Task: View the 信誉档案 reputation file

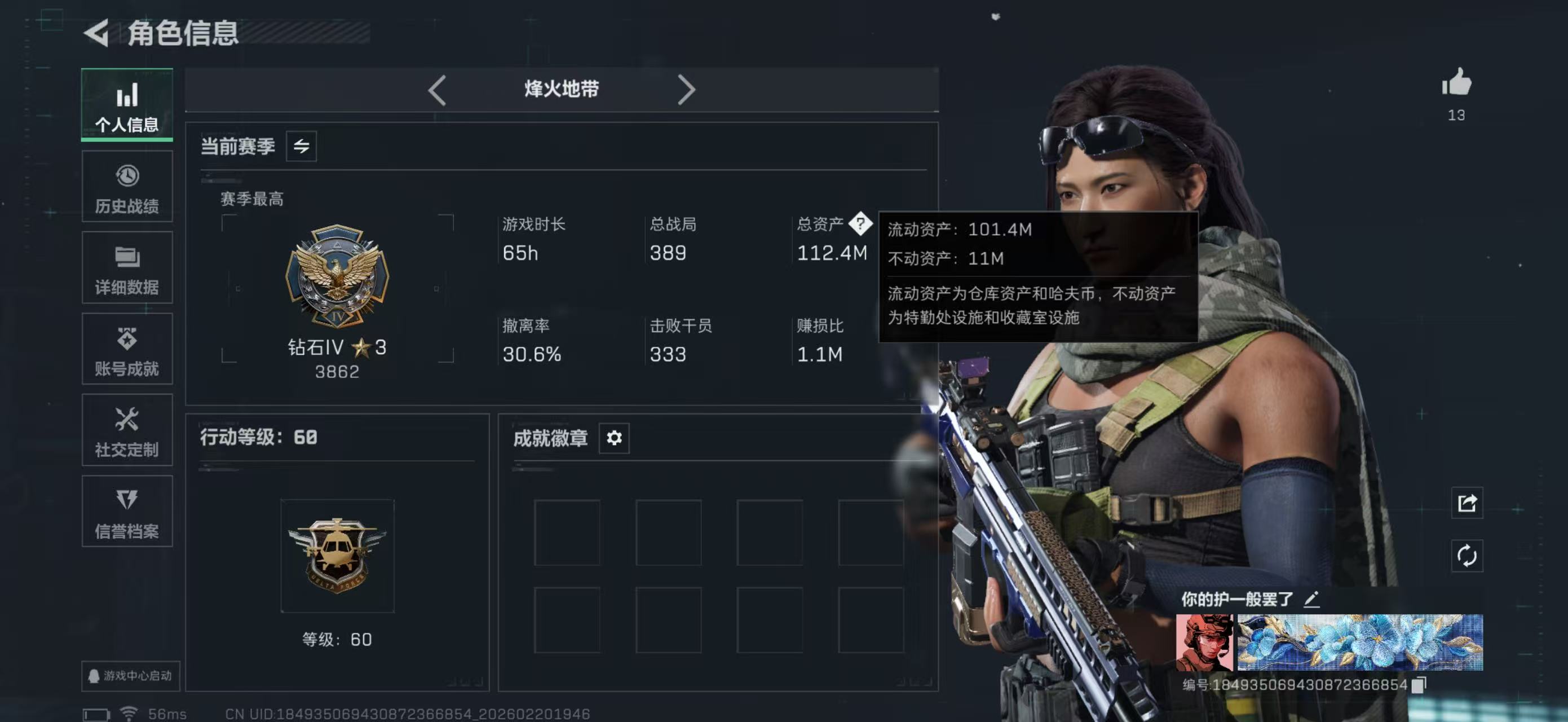Action: click(127, 513)
